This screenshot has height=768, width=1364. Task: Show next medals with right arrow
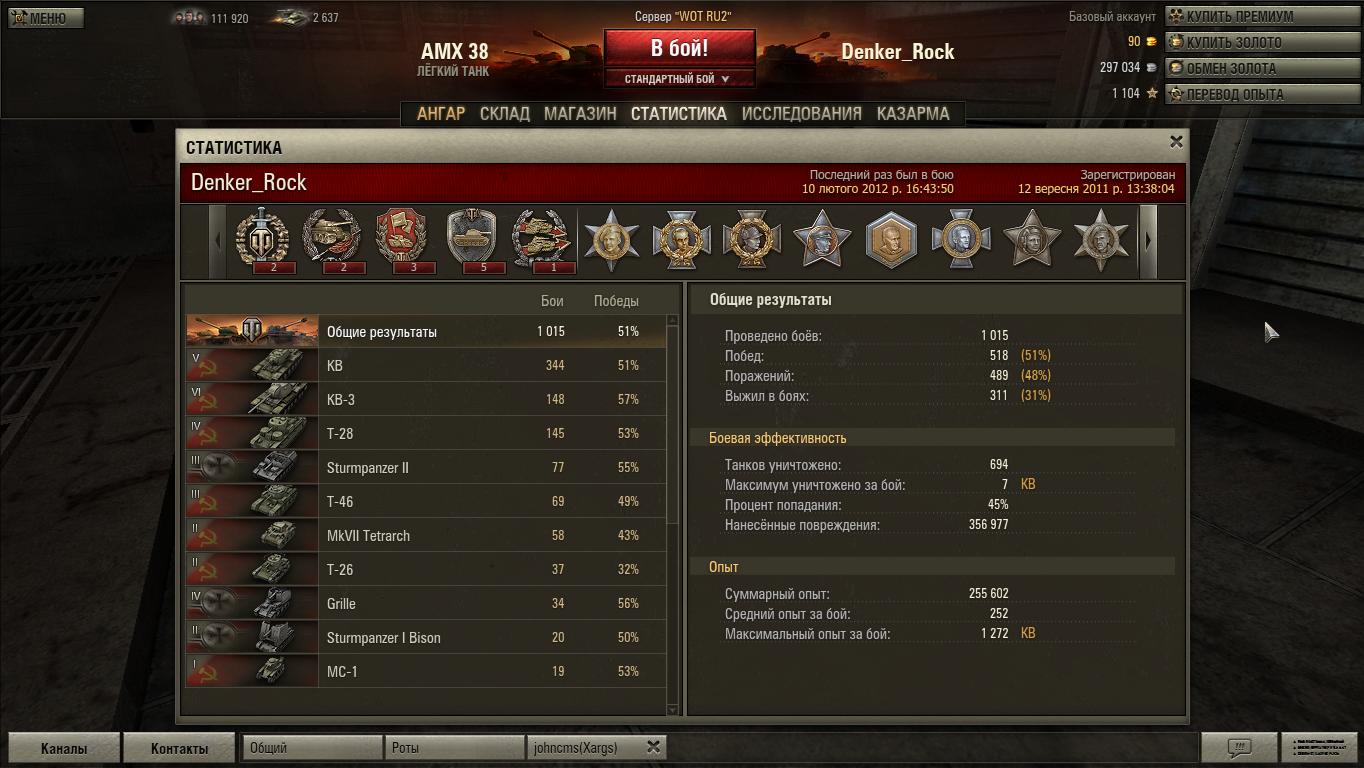coord(1148,241)
